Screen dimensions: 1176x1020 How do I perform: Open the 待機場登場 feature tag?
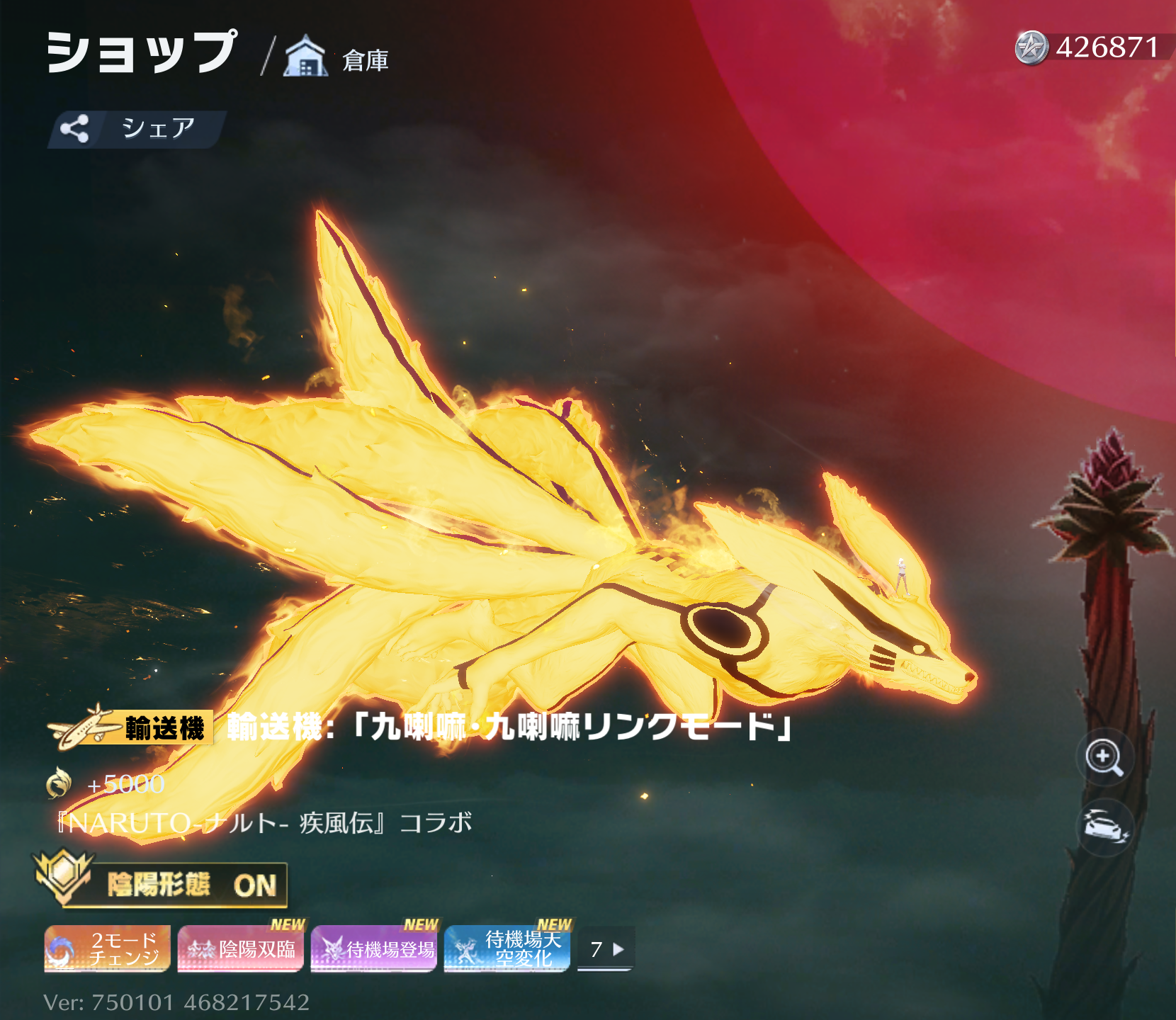(374, 948)
